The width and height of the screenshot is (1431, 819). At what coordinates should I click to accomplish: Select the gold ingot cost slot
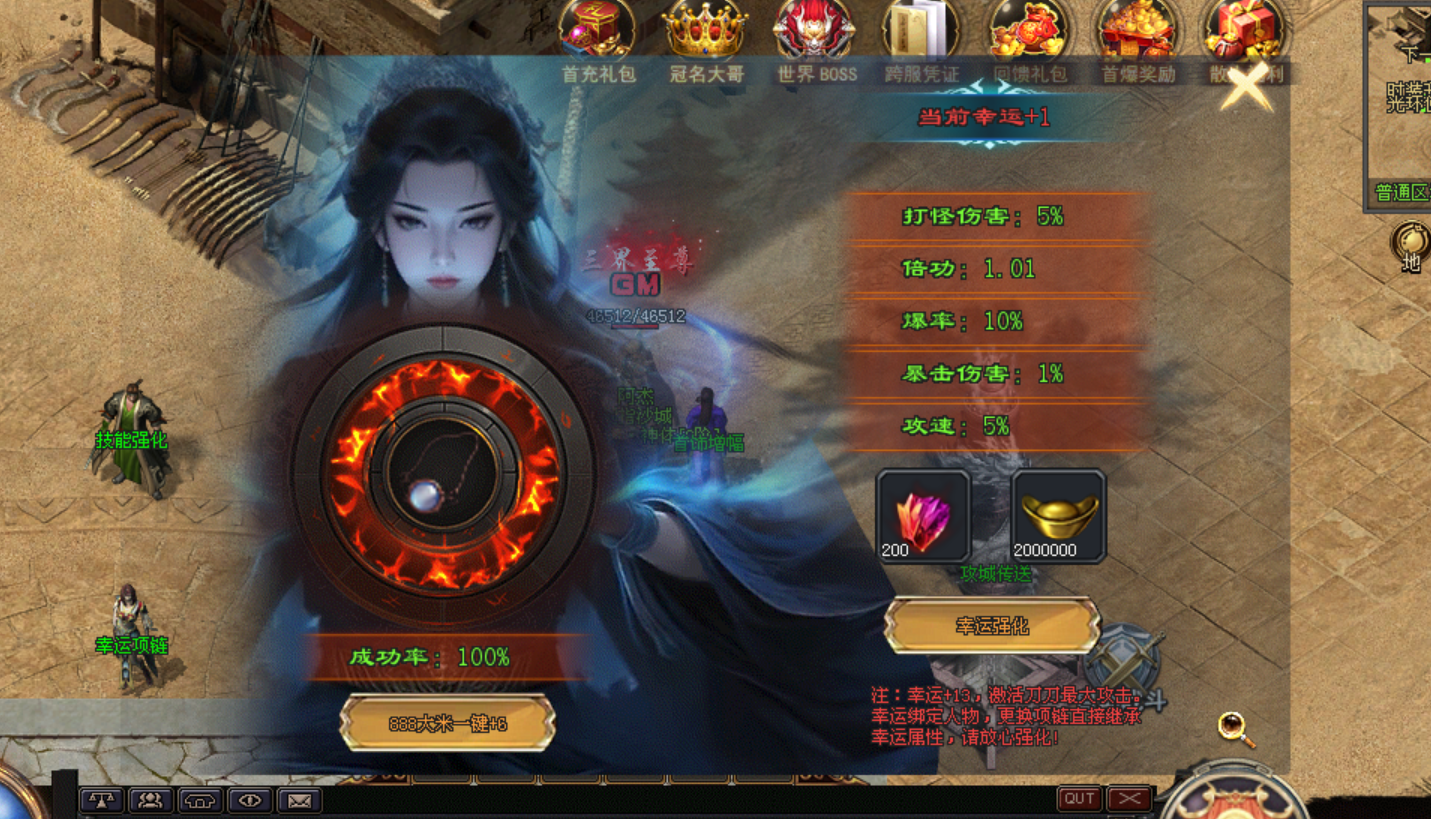(1058, 516)
